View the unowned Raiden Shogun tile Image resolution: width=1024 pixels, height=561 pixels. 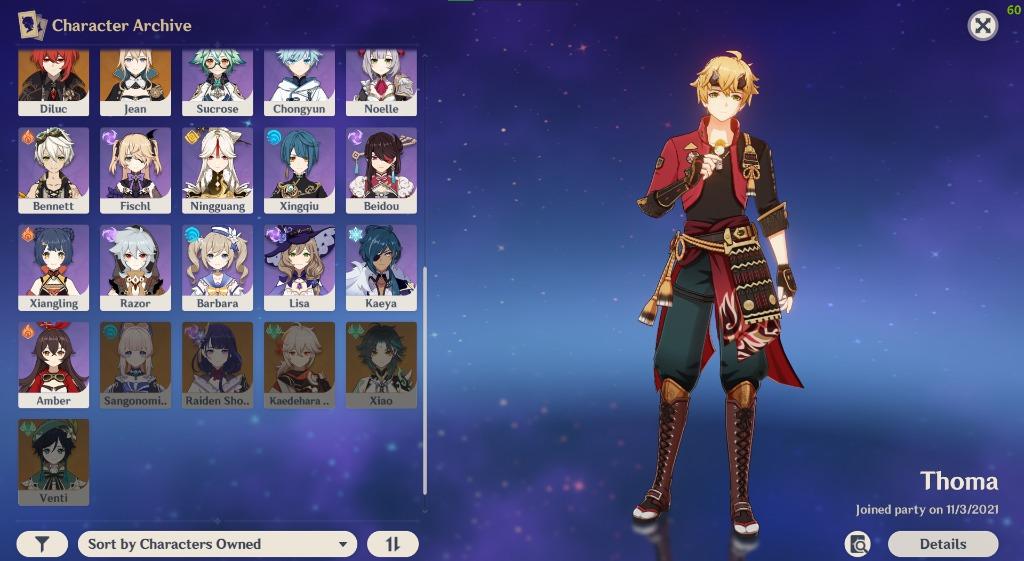[217, 363]
